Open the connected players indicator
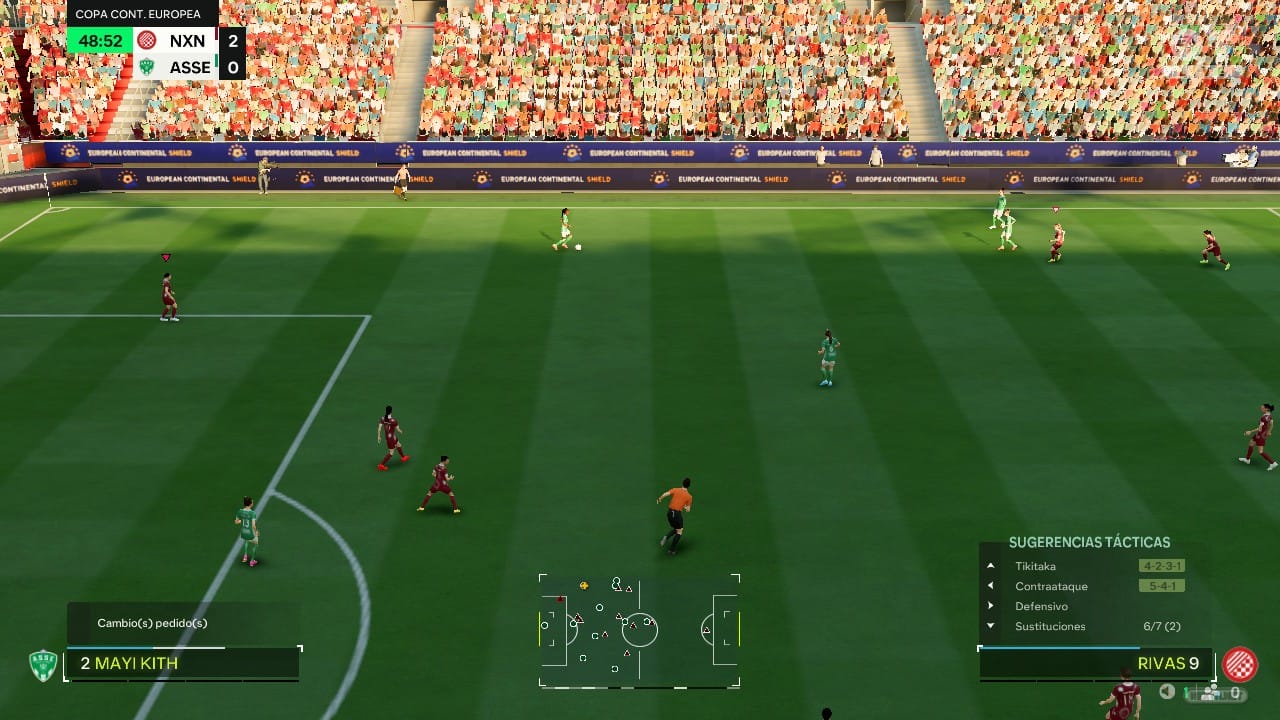 pos(1210,692)
